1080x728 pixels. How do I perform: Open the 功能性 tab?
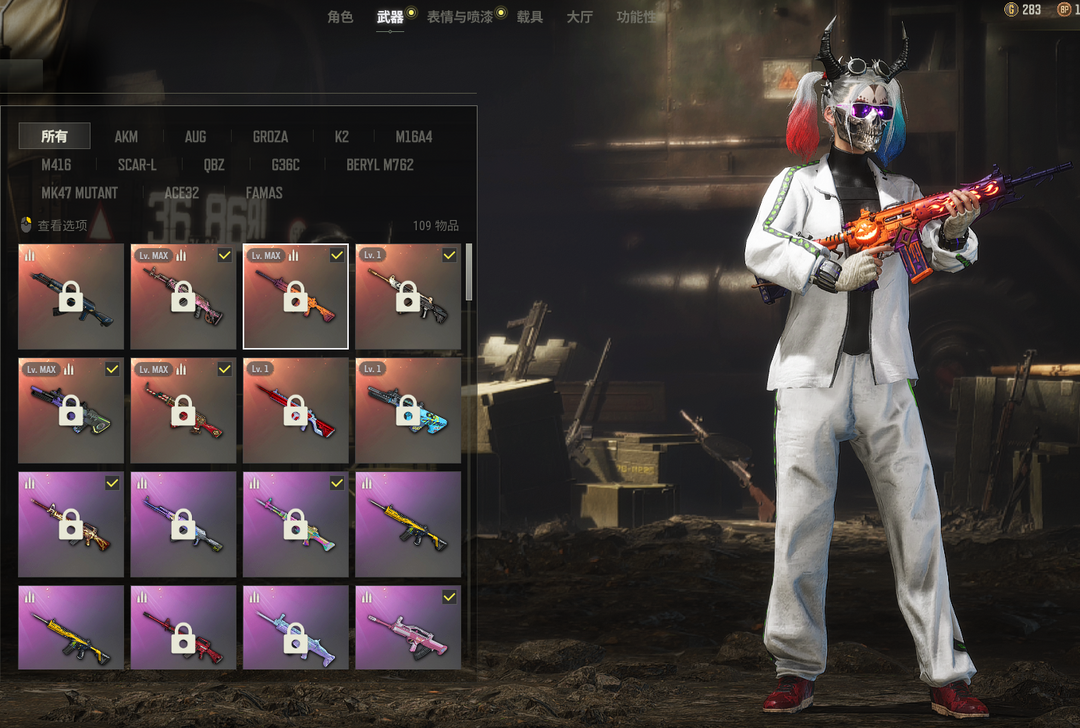point(636,17)
